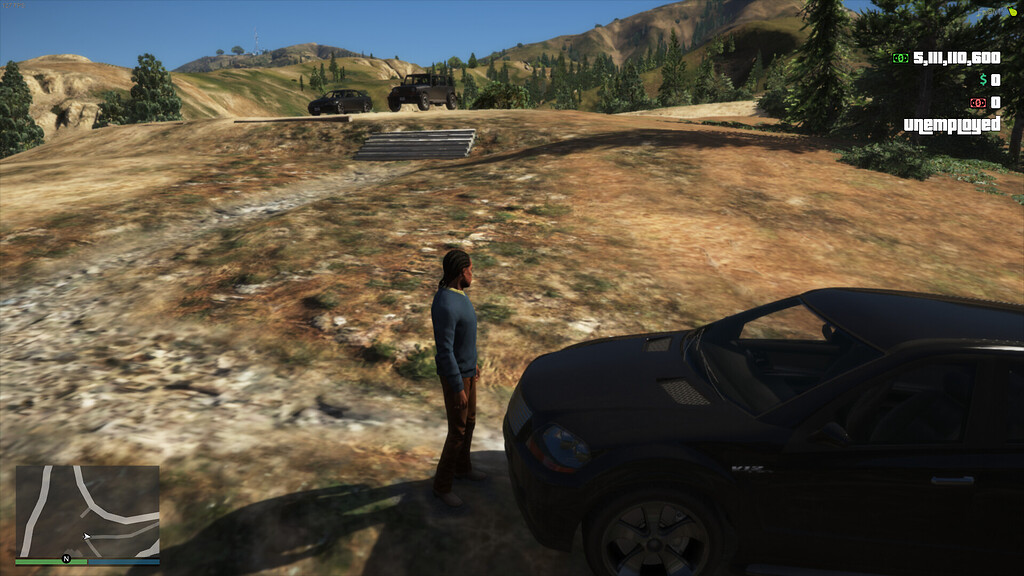Click the player arrow on the minimap
Screen dimensions: 1024x576
pos(87,537)
